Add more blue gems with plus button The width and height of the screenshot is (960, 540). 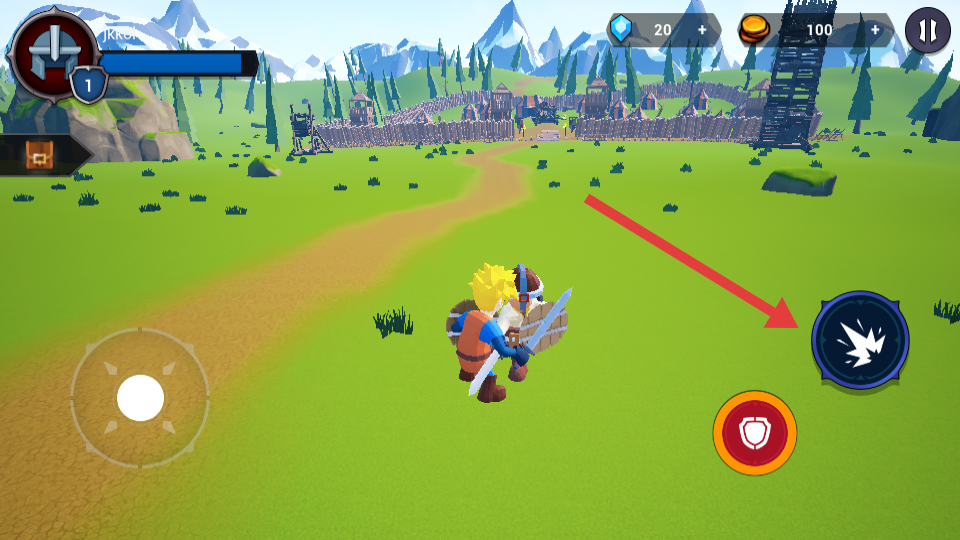[702, 30]
